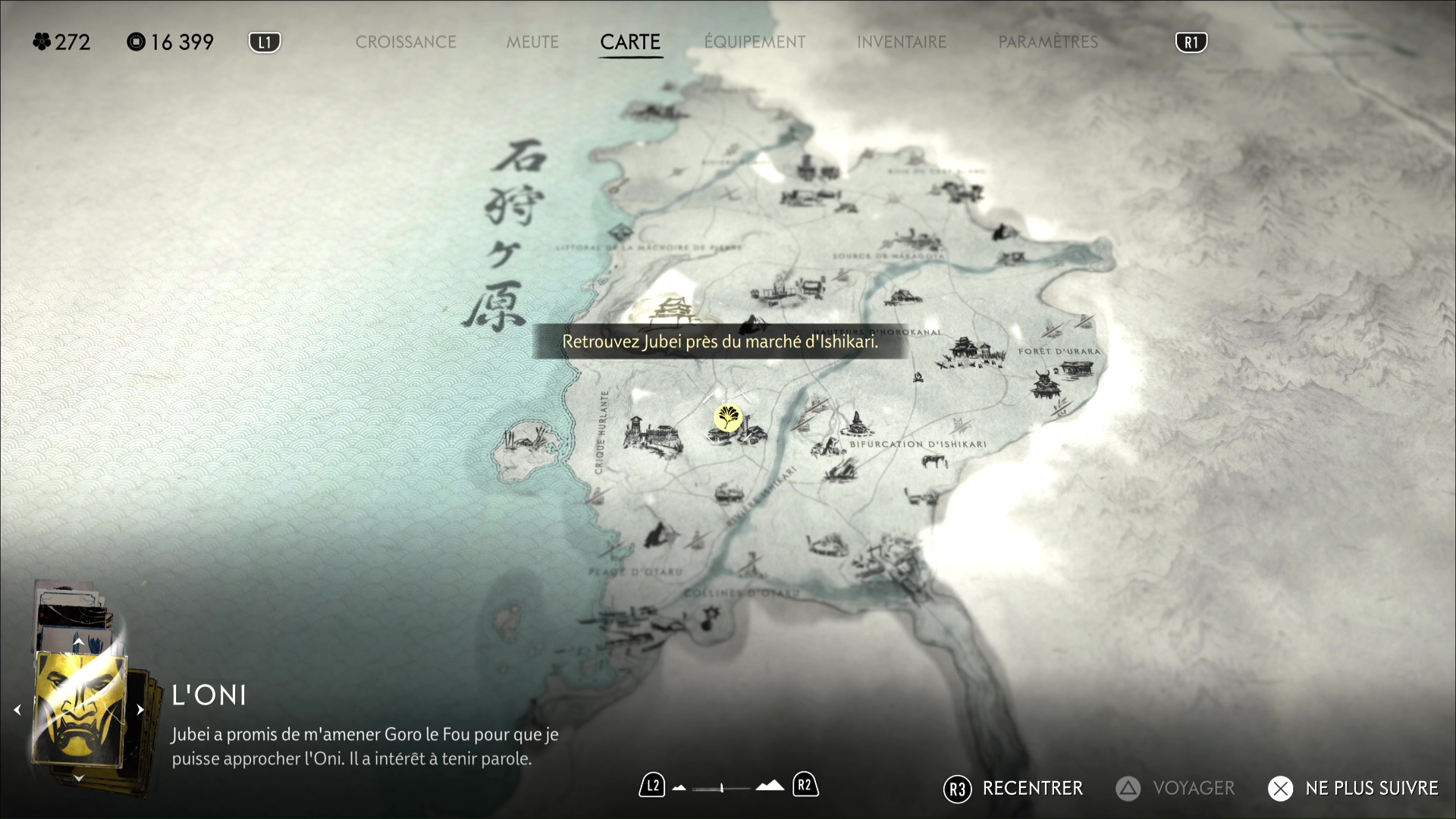Select the Carte tab
The height and width of the screenshot is (819, 1456).
630,42
